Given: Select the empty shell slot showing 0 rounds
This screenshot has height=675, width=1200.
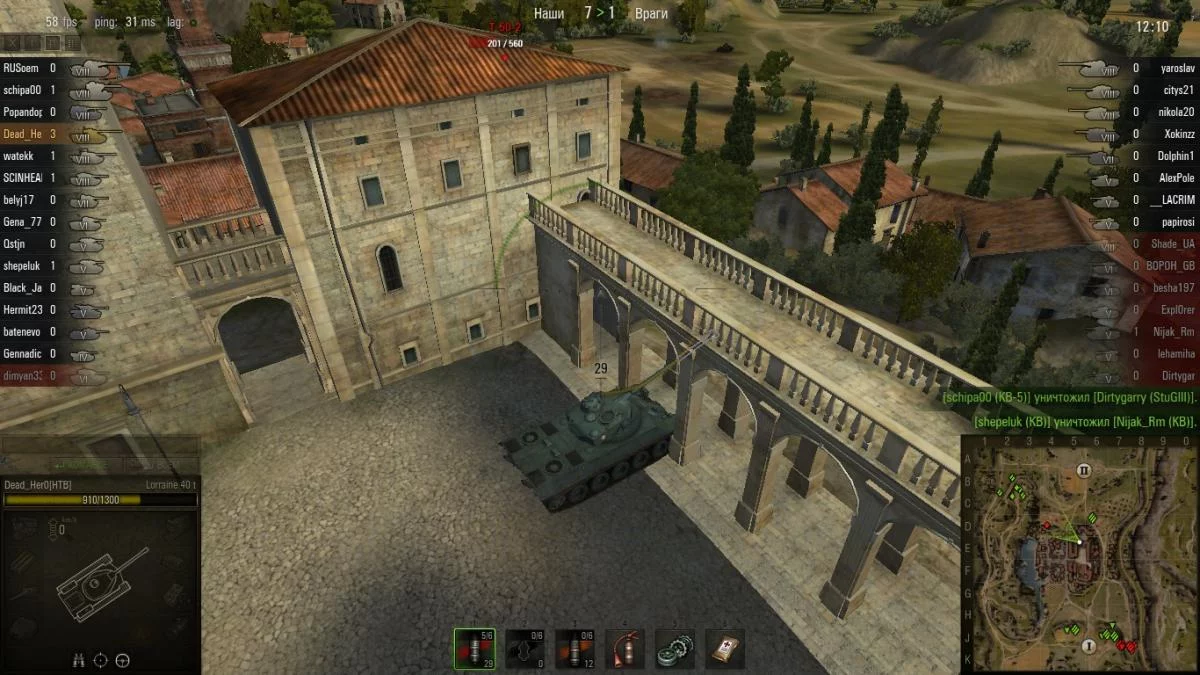Looking at the screenshot, I should (525, 648).
